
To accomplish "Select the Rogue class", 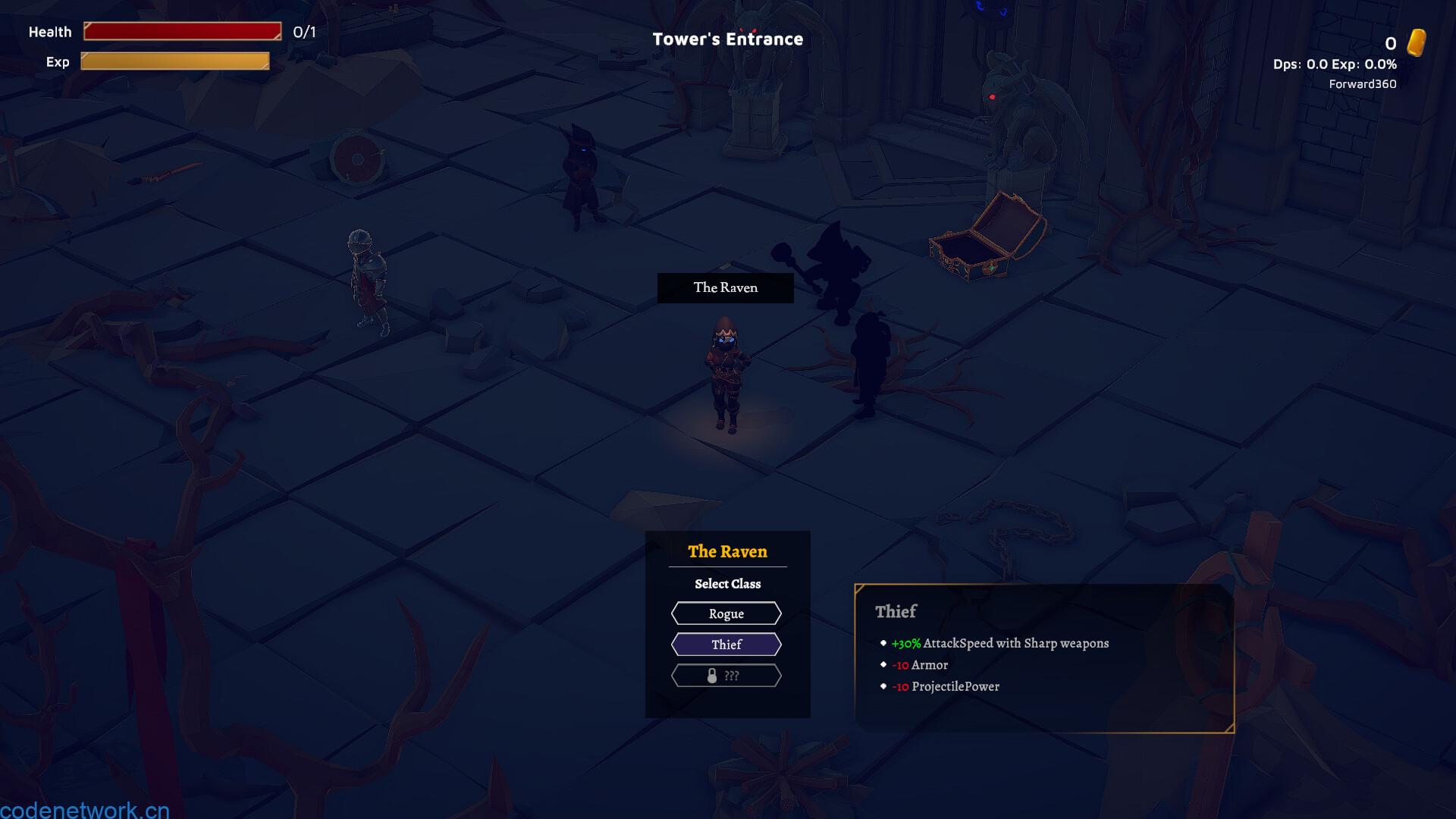I will [x=726, y=613].
